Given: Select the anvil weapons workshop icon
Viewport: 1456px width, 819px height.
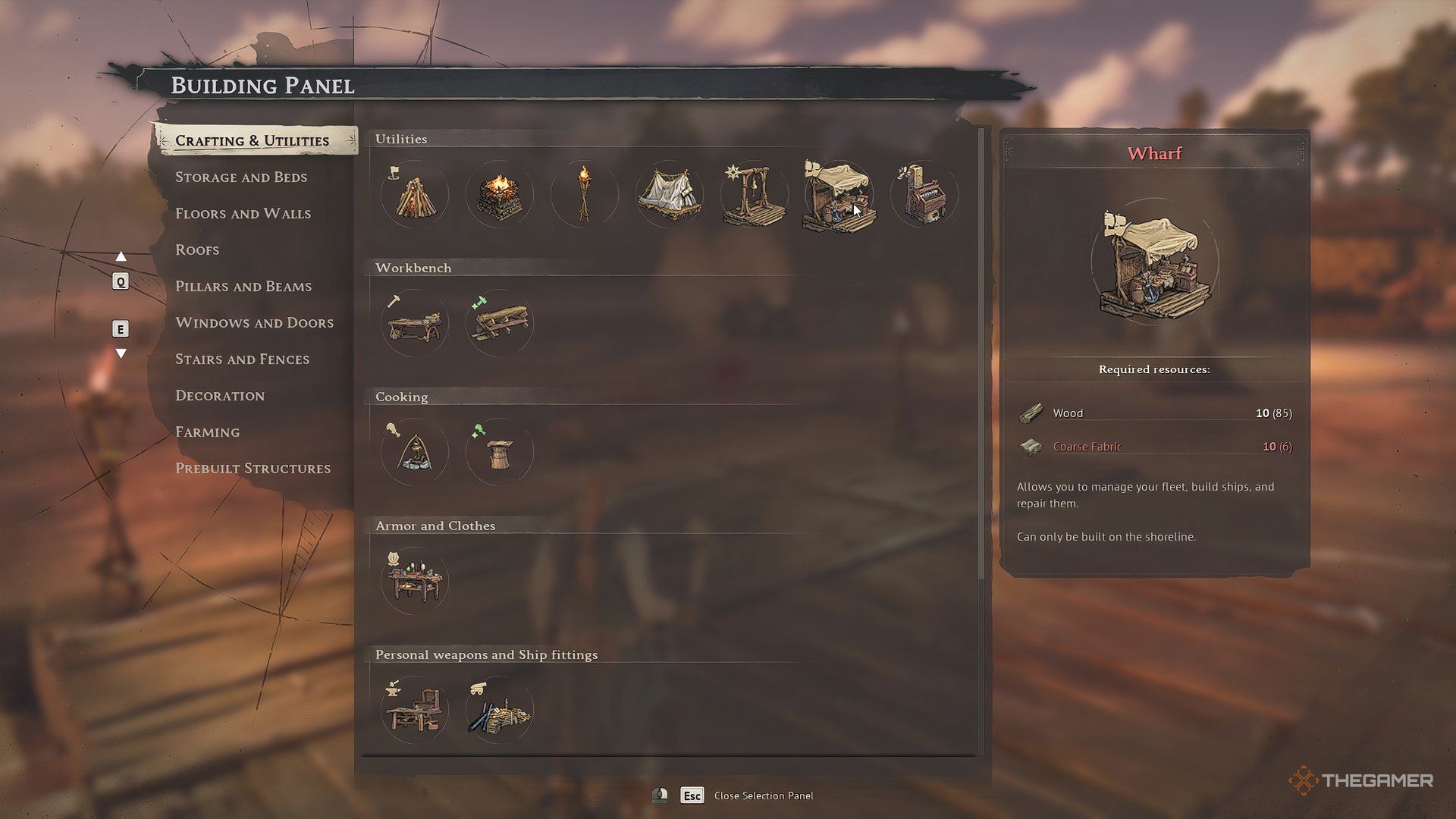Looking at the screenshot, I should point(414,711).
